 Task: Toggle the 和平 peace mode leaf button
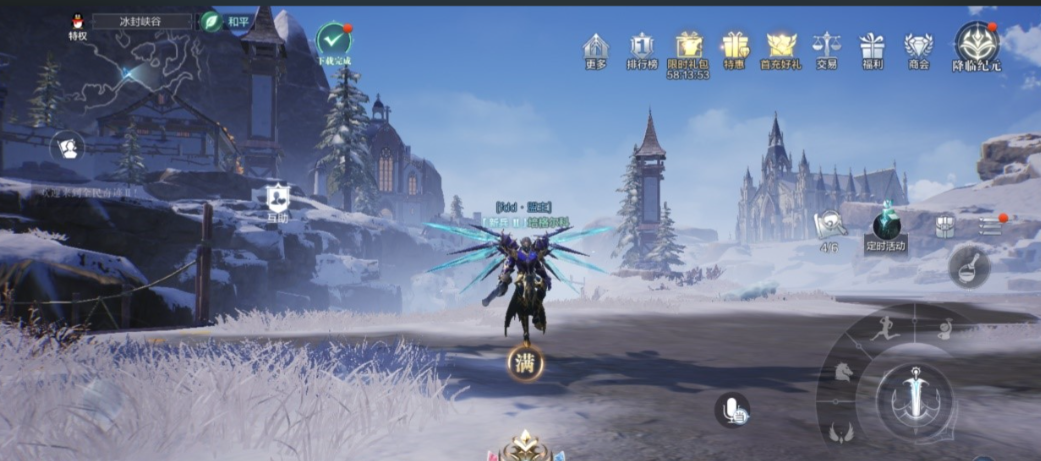pyautogui.click(x=211, y=21)
